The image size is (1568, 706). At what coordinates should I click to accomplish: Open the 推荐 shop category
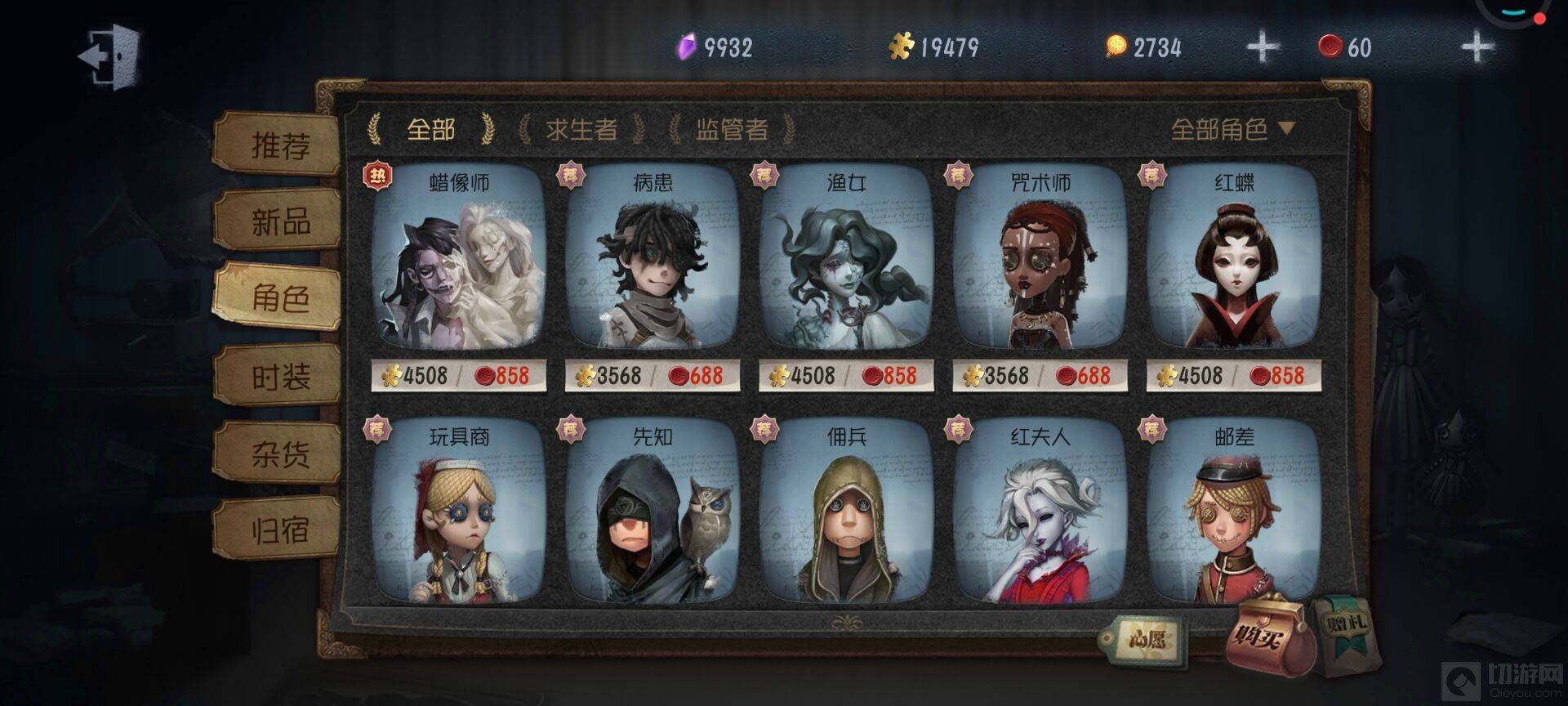tap(279, 145)
